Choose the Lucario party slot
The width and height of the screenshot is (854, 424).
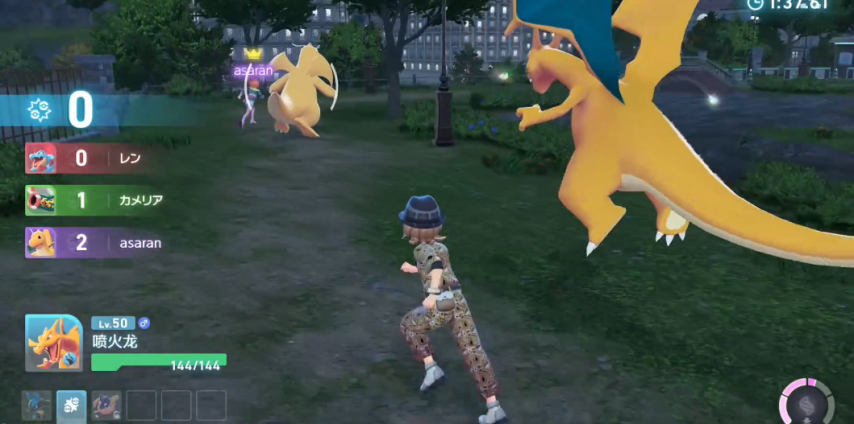pyautogui.click(x=37, y=404)
